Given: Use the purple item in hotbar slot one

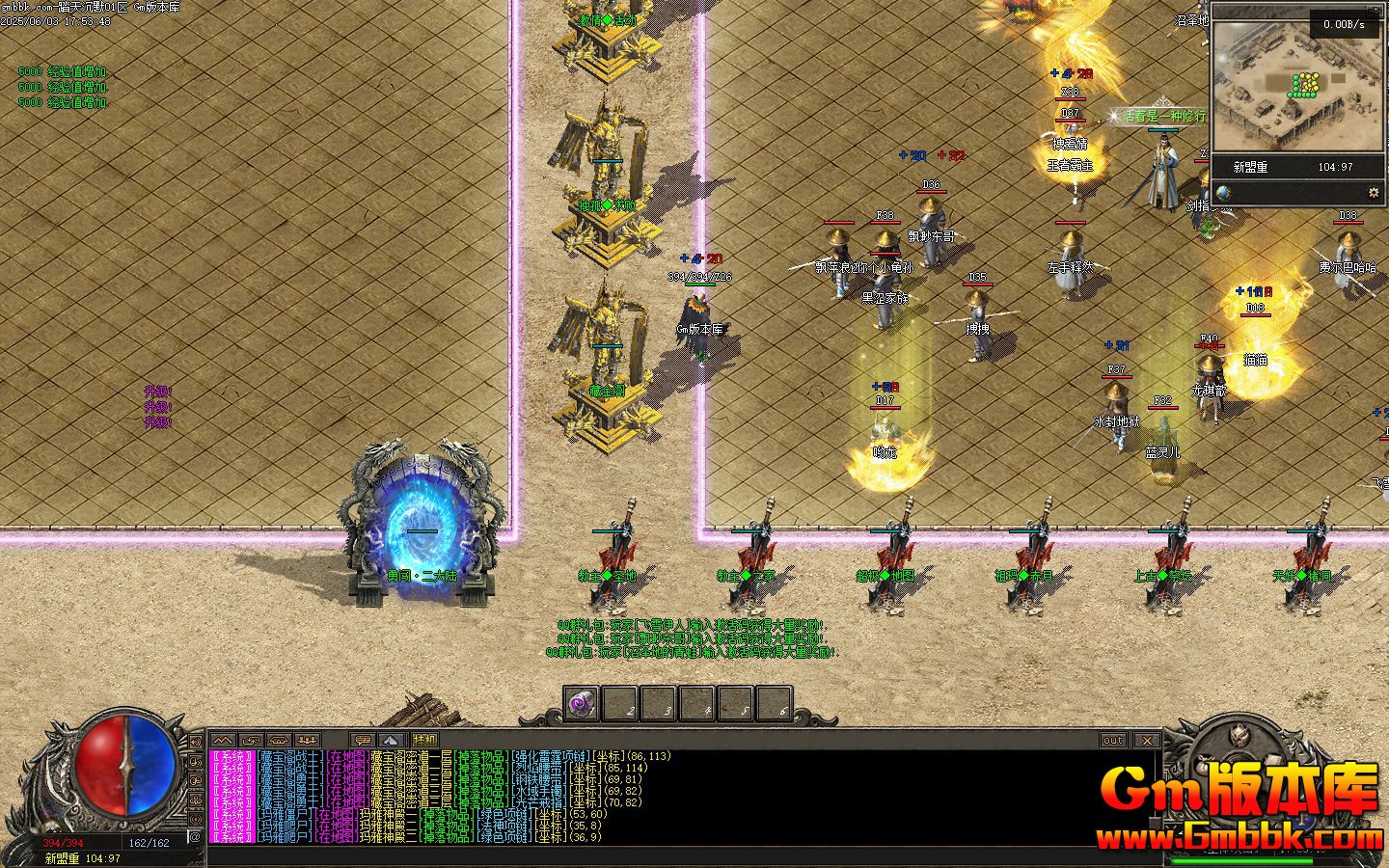Looking at the screenshot, I should [x=582, y=704].
